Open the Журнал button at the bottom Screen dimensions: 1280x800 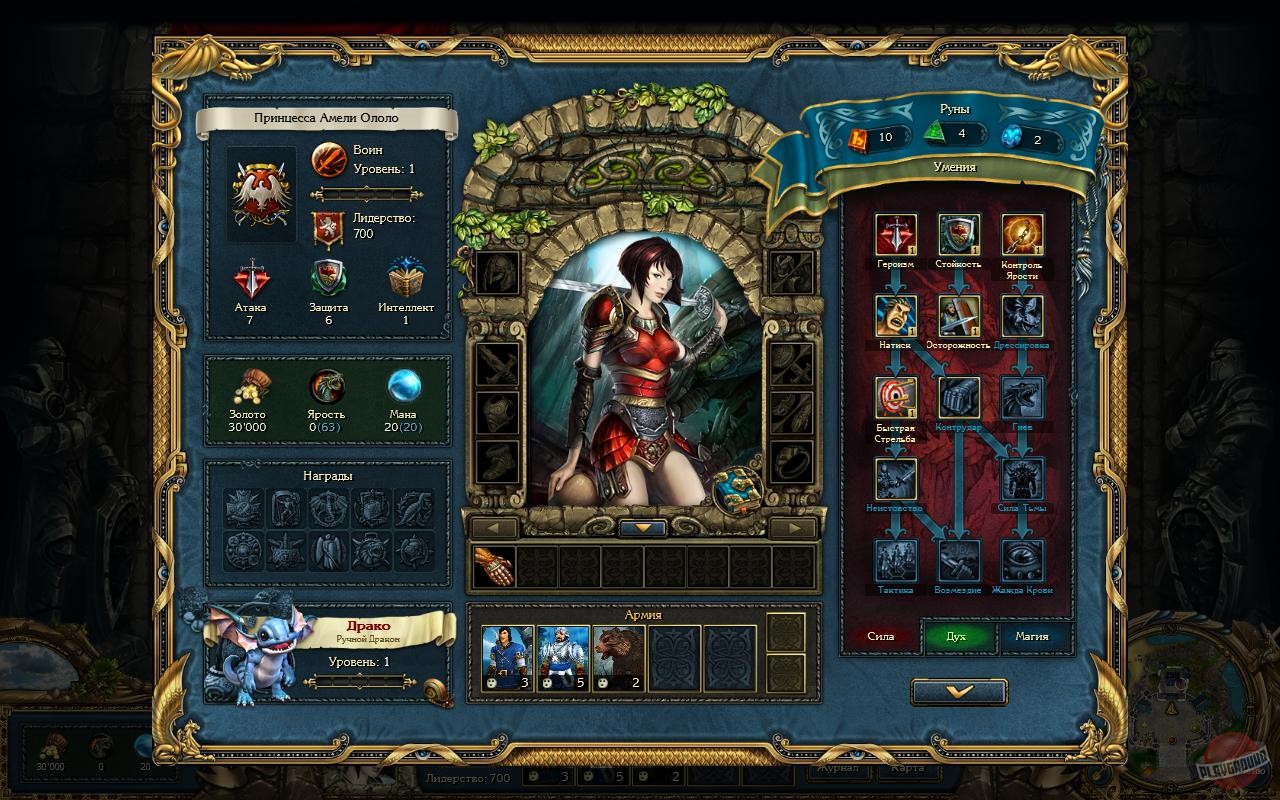(x=838, y=771)
